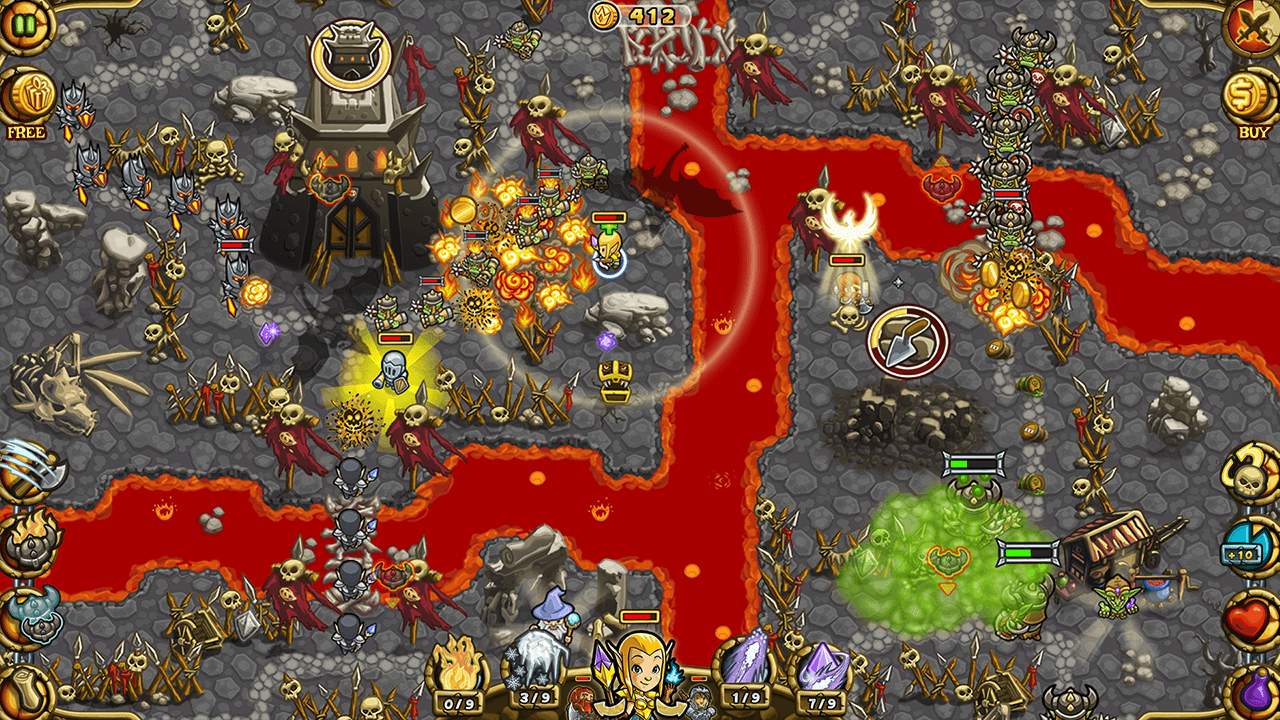This screenshot has height=720, width=1280.
Task: Use the purple meteor spell showing 1/9
Action: click(x=745, y=663)
